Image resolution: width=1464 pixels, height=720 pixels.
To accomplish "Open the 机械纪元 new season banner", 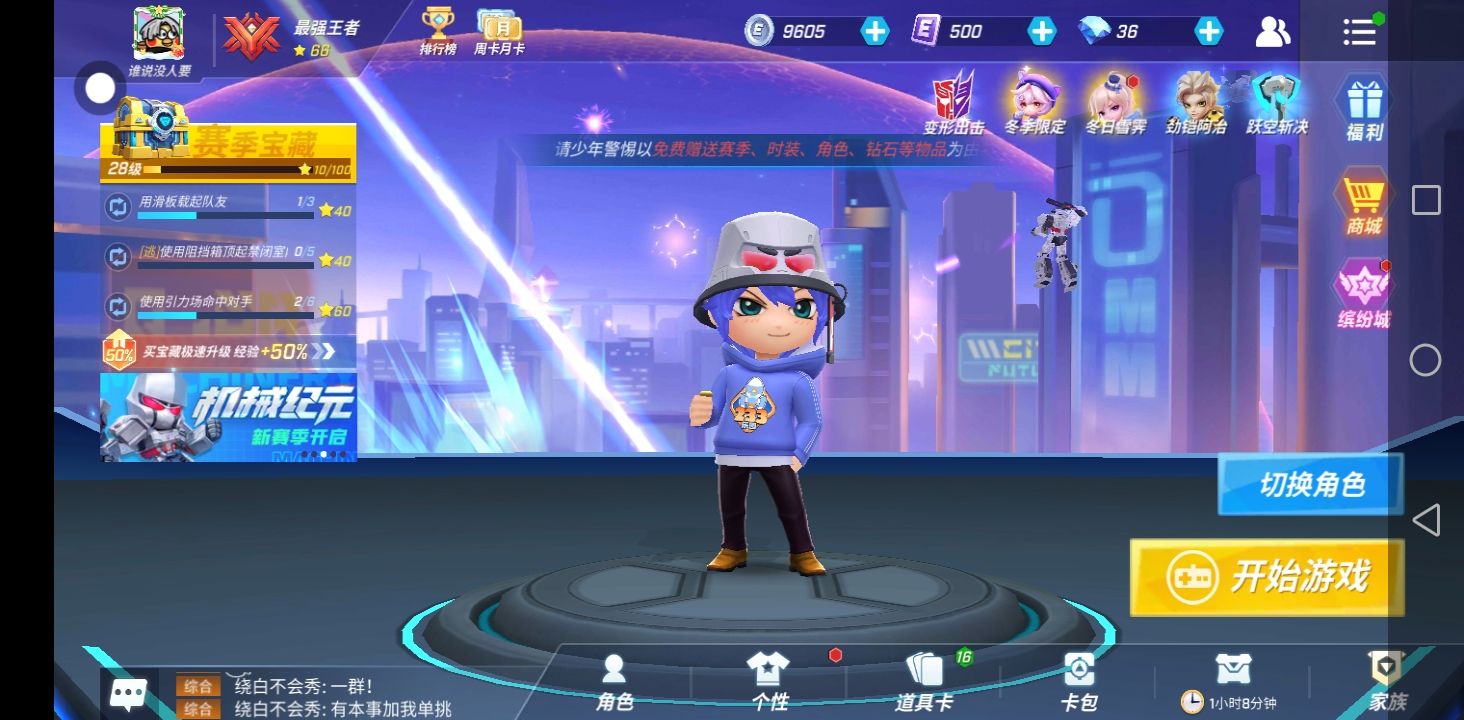I will pos(228,417).
